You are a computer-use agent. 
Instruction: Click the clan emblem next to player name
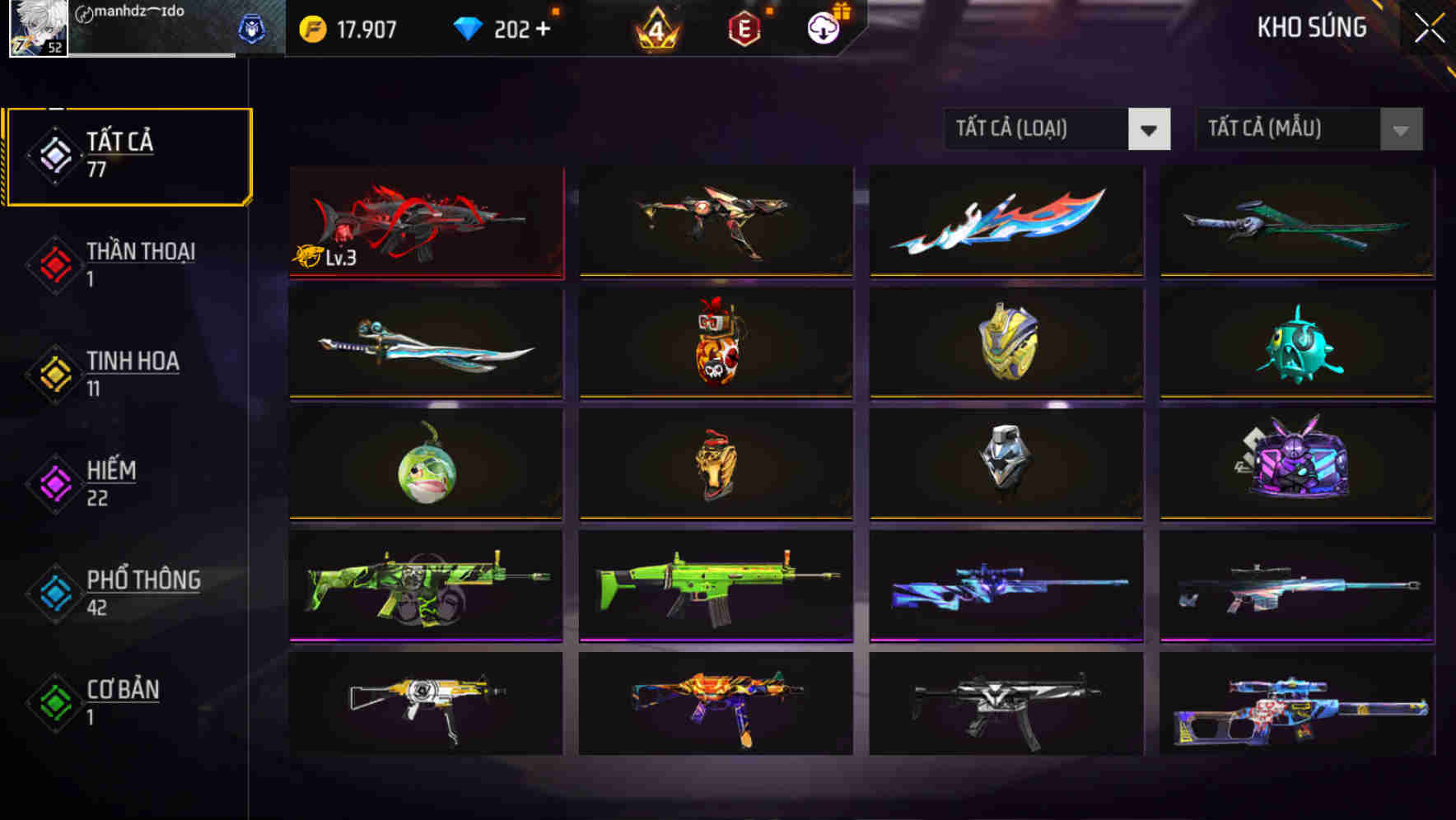(x=254, y=27)
